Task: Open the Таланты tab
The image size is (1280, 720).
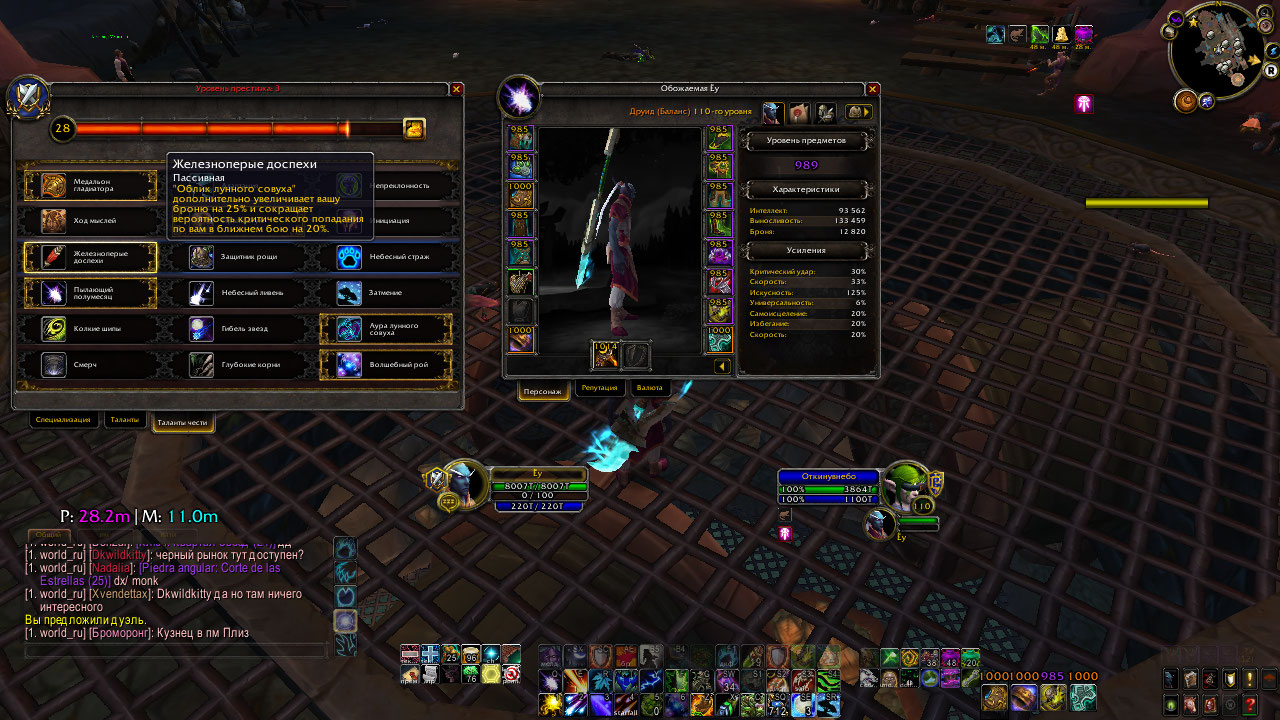Action: (125, 421)
